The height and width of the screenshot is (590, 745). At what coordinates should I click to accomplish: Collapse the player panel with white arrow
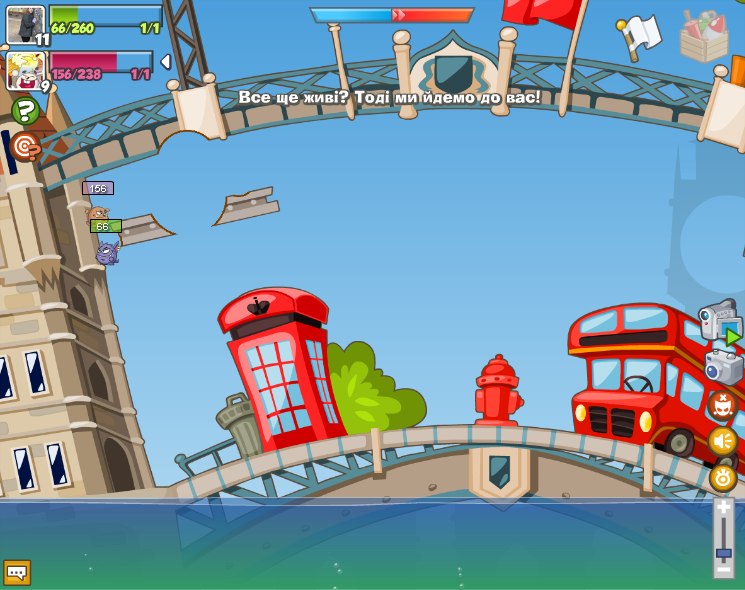(x=165, y=62)
